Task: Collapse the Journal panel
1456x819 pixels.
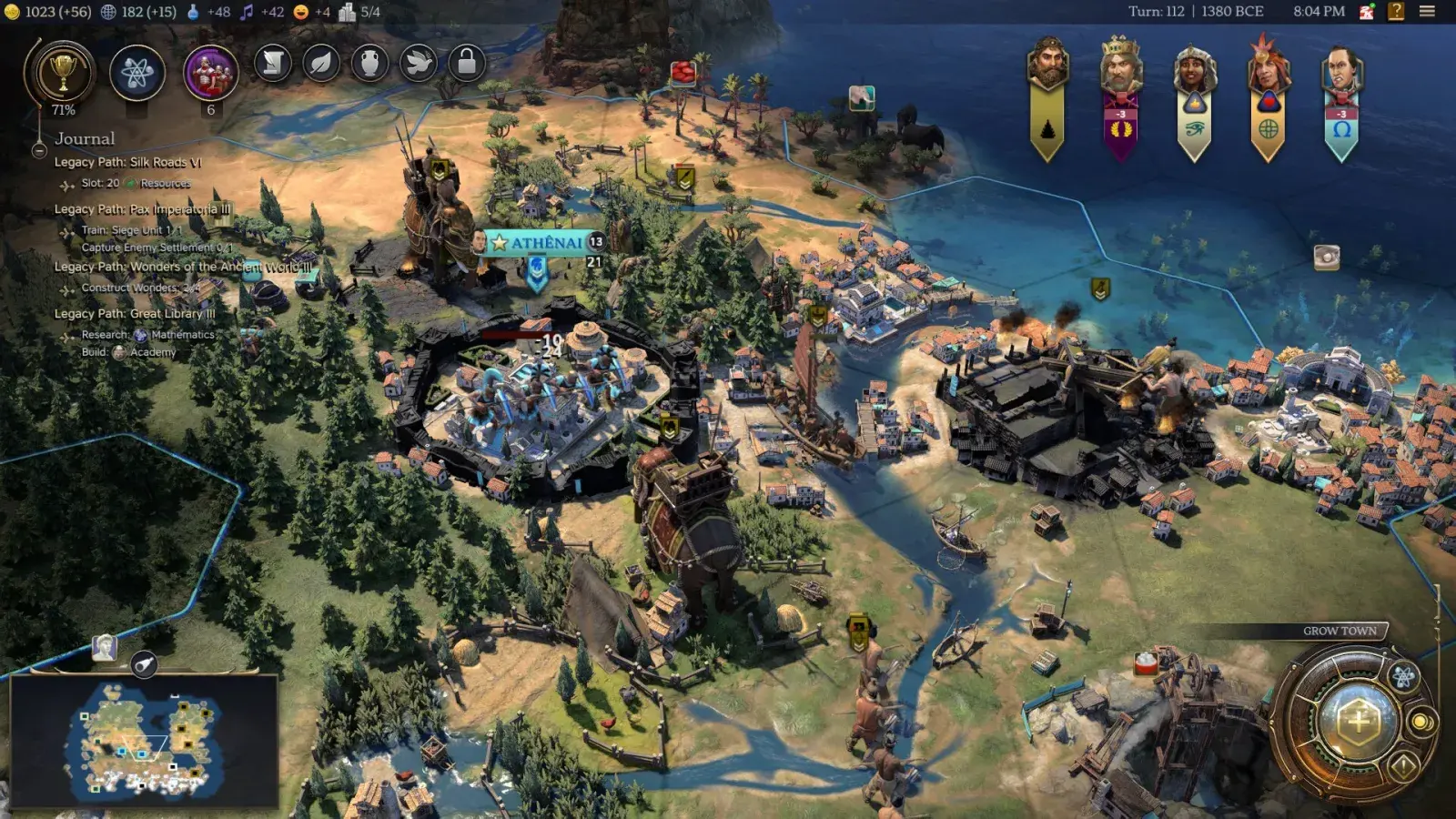Action: pos(38,150)
